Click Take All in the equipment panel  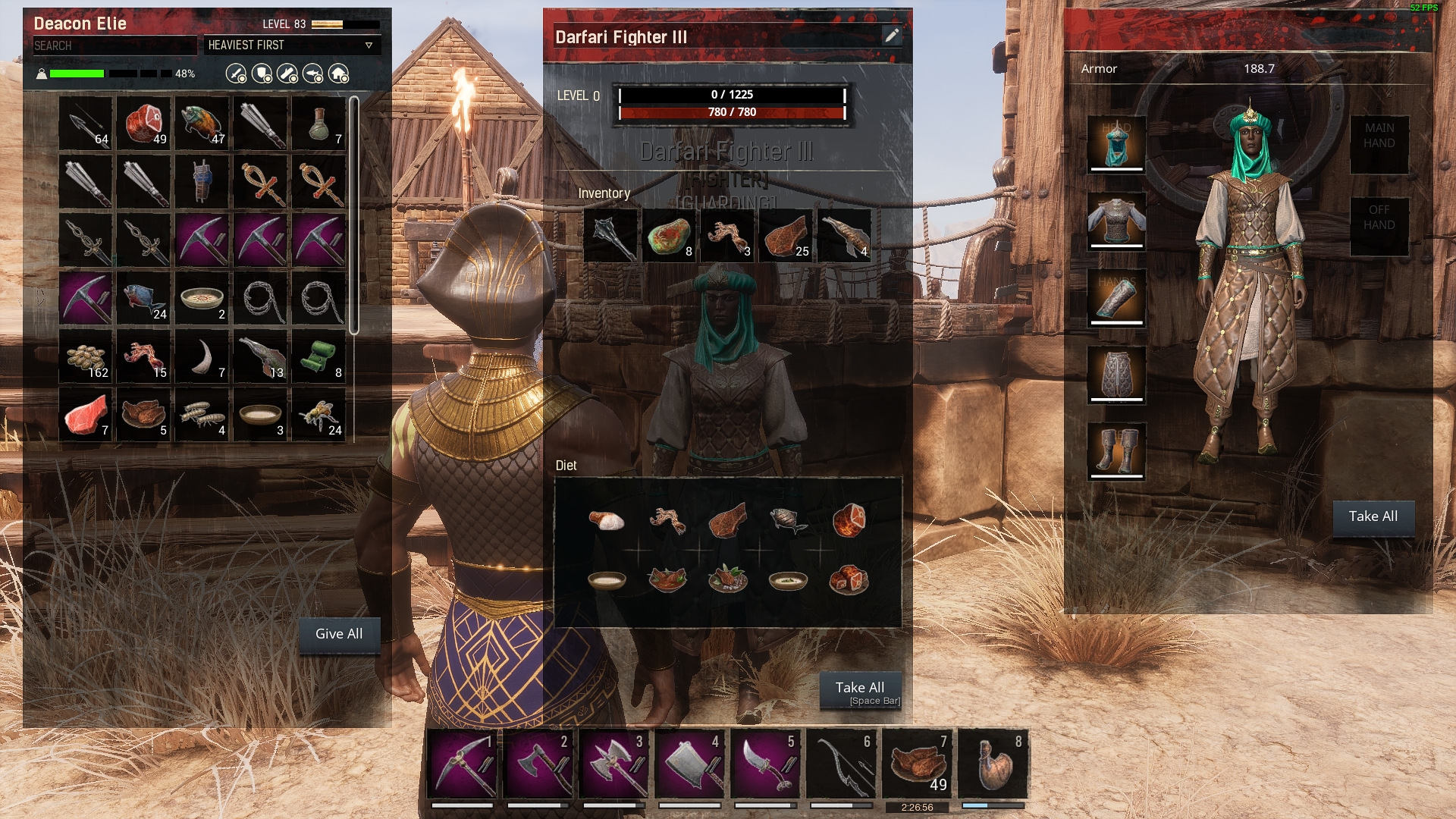tap(1373, 516)
